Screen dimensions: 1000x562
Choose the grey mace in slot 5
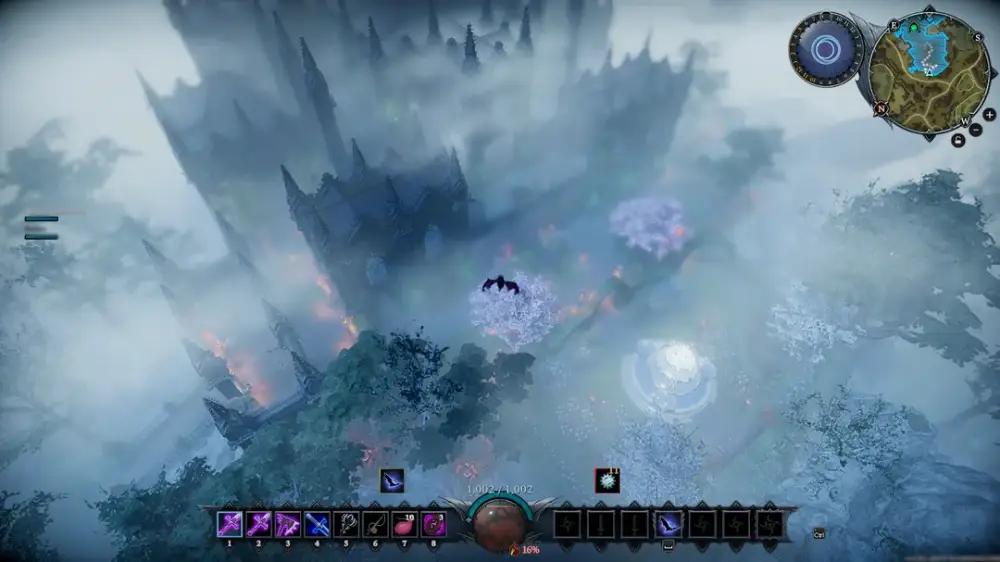click(346, 523)
